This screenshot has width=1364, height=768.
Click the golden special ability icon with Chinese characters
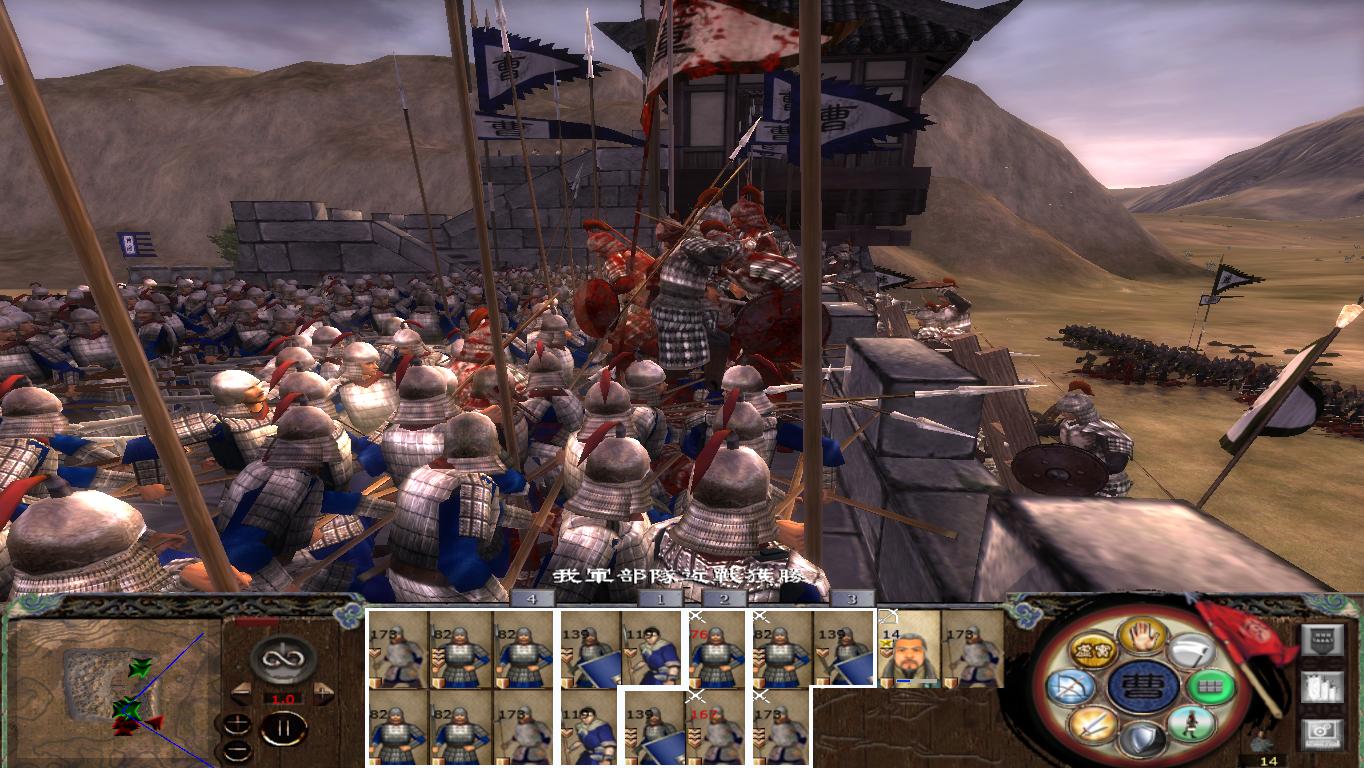[1093, 650]
